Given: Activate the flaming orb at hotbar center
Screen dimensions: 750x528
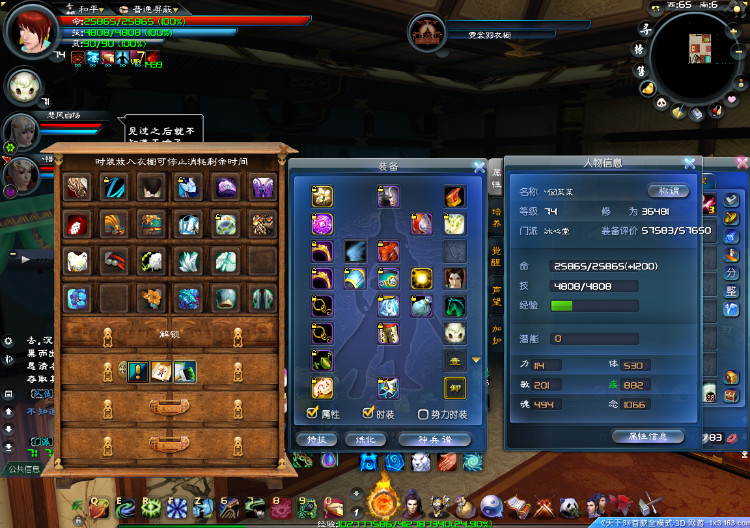Looking at the screenshot, I should (x=381, y=499).
